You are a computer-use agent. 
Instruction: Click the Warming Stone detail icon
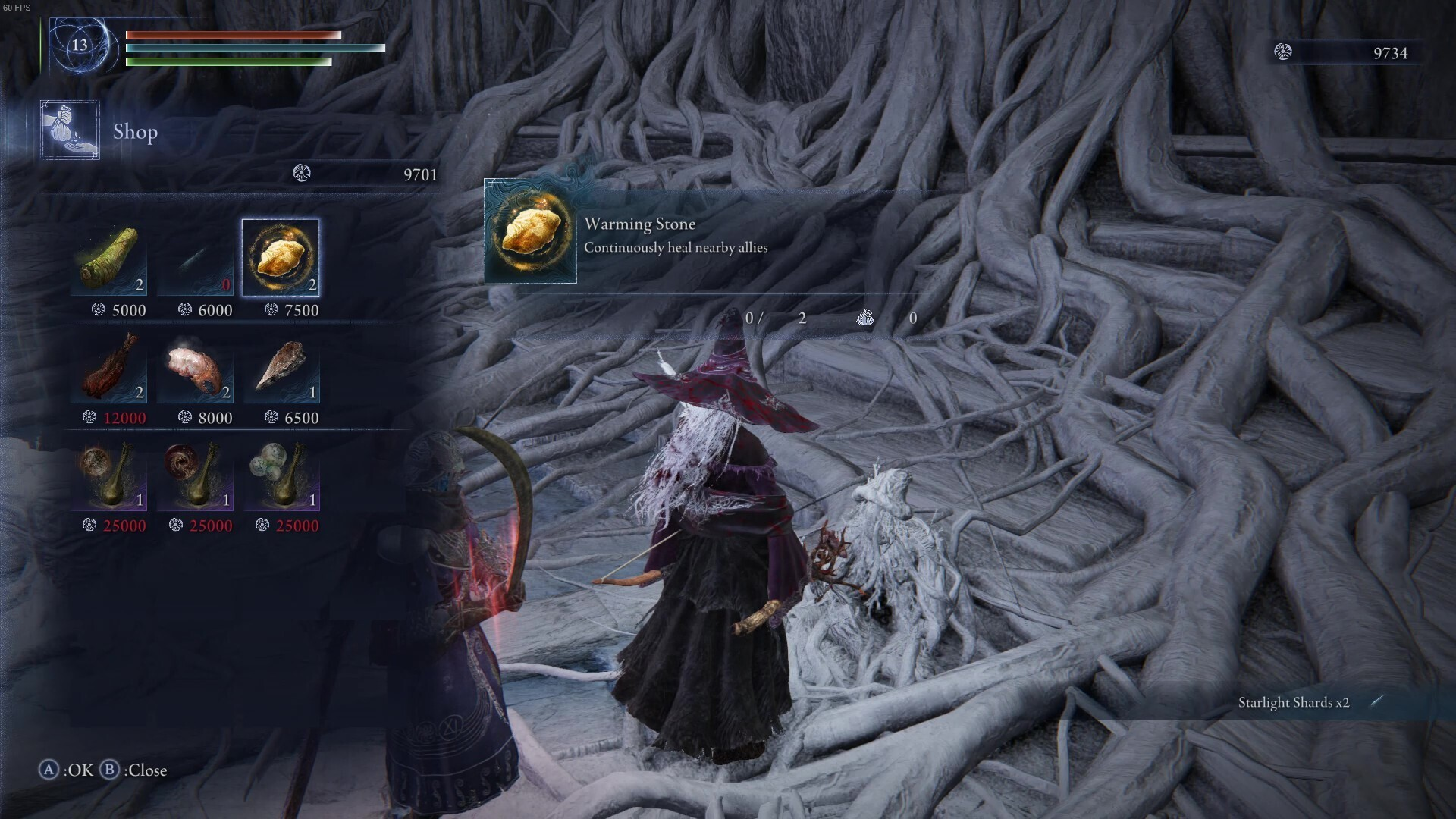pos(531,231)
